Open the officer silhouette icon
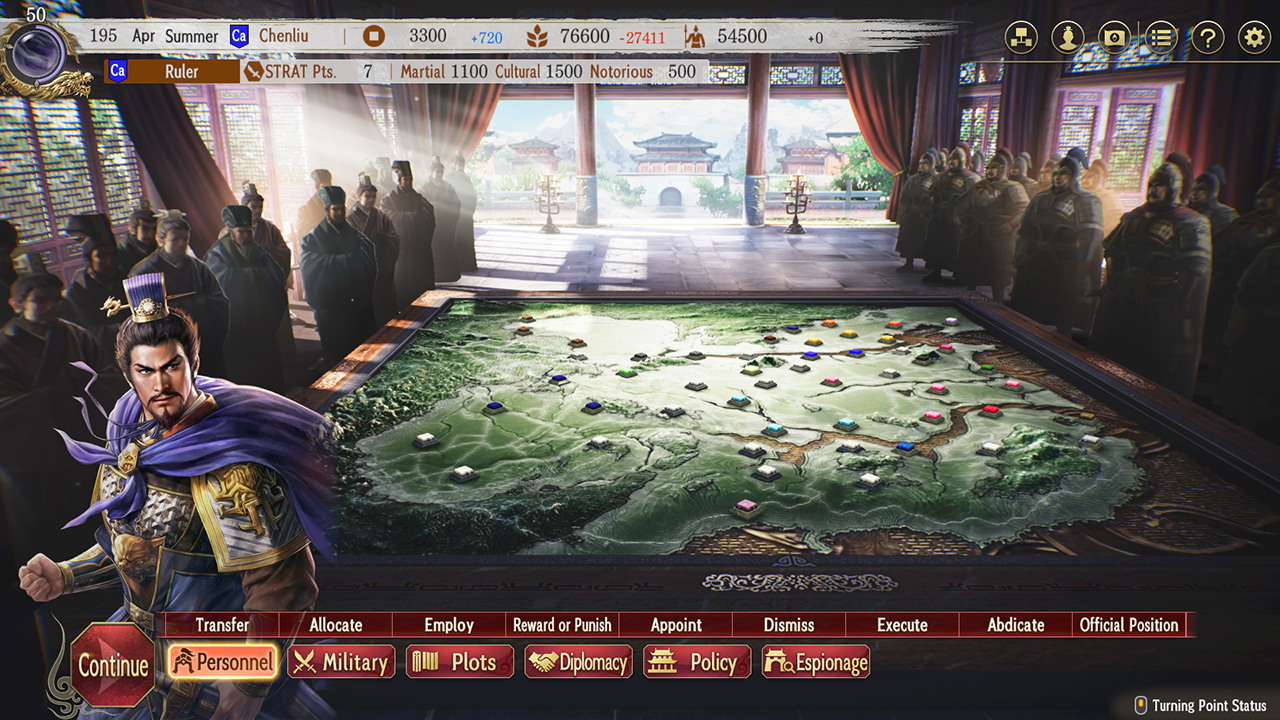This screenshot has height=720, width=1280. click(1068, 38)
